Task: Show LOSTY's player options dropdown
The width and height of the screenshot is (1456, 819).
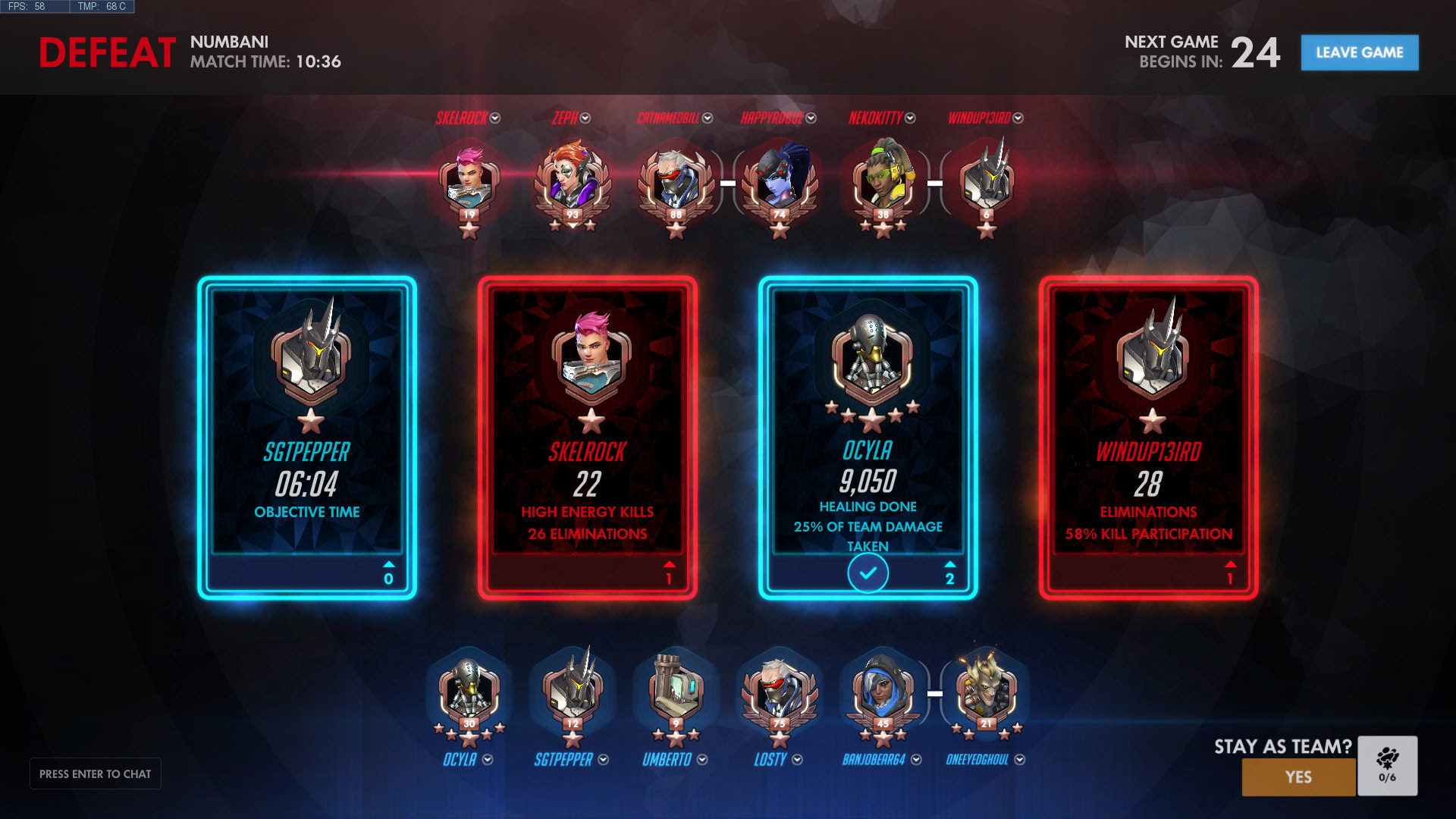Action: pos(797,760)
